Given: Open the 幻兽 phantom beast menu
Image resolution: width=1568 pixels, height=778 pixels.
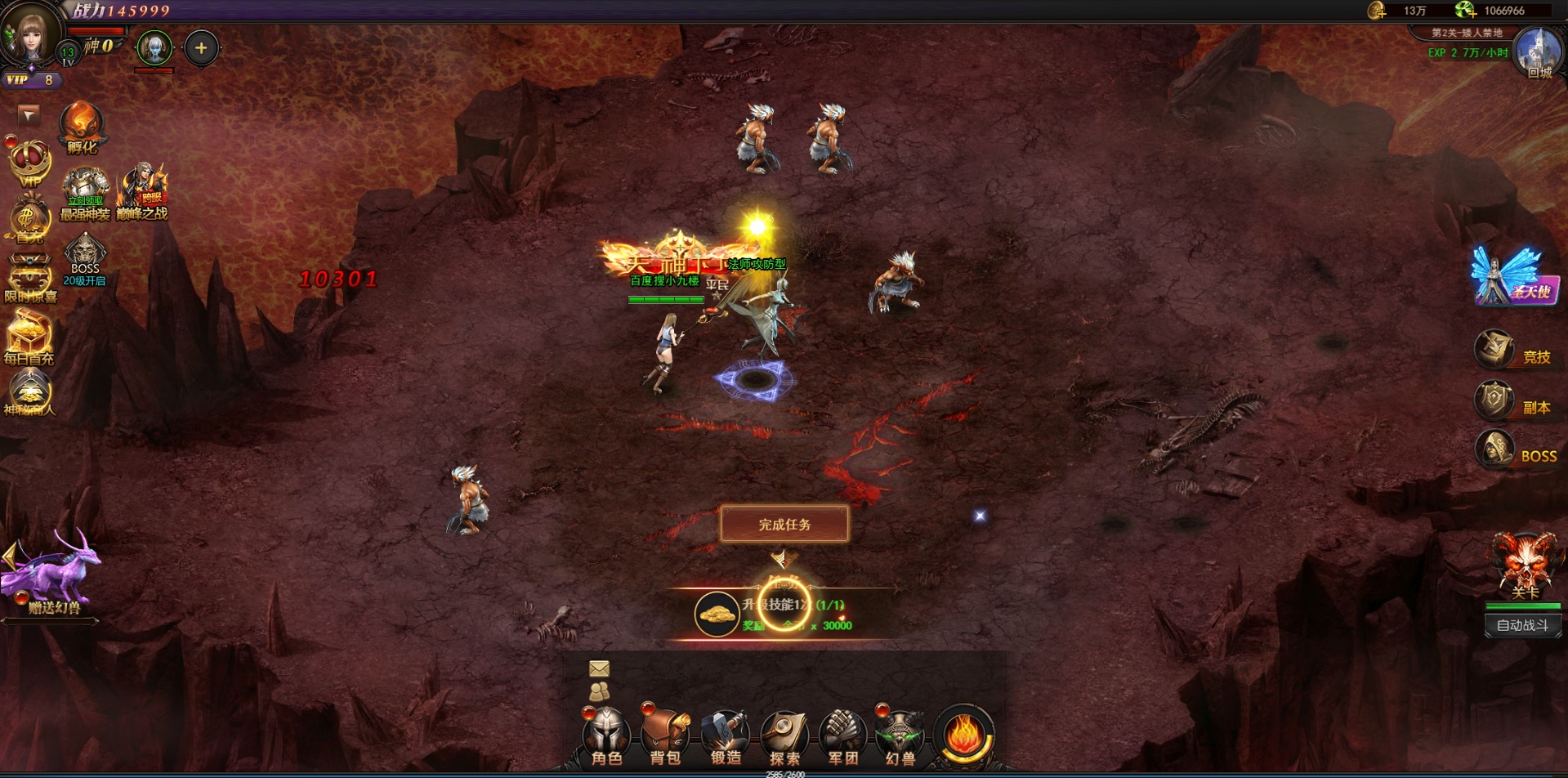Looking at the screenshot, I should point(900,736).
